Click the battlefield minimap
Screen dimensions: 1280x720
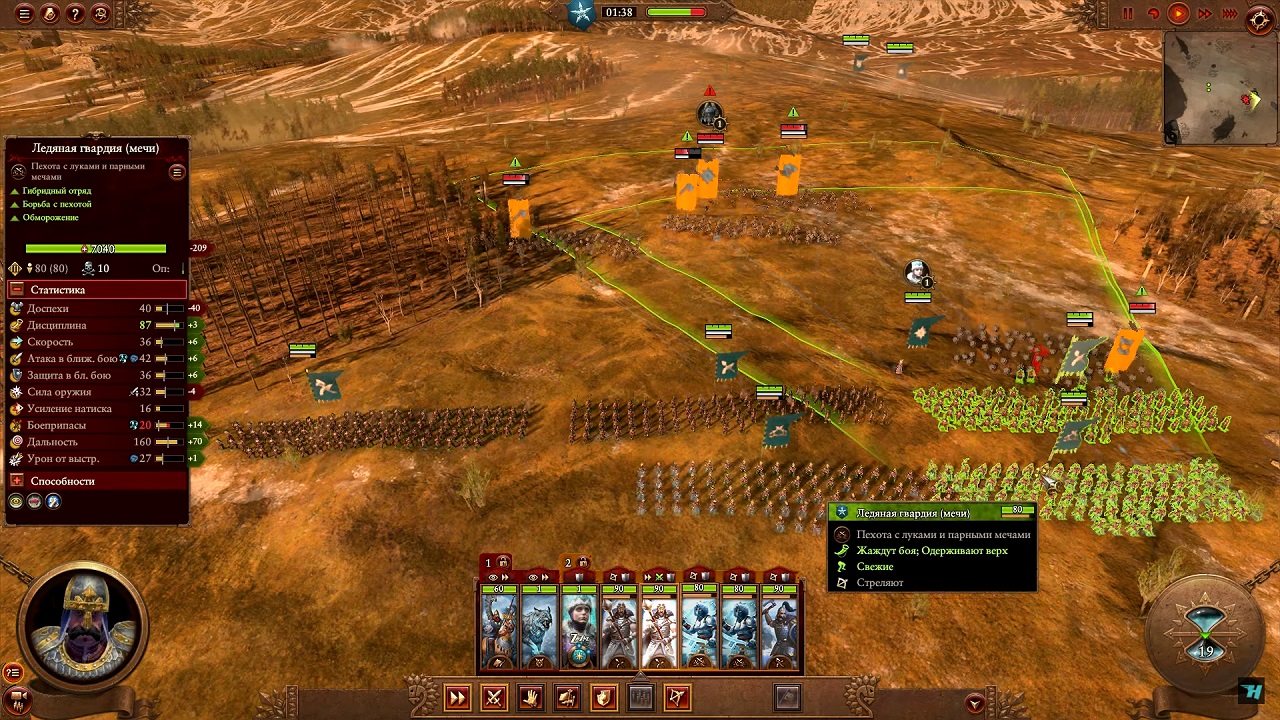coord(1219,87)
